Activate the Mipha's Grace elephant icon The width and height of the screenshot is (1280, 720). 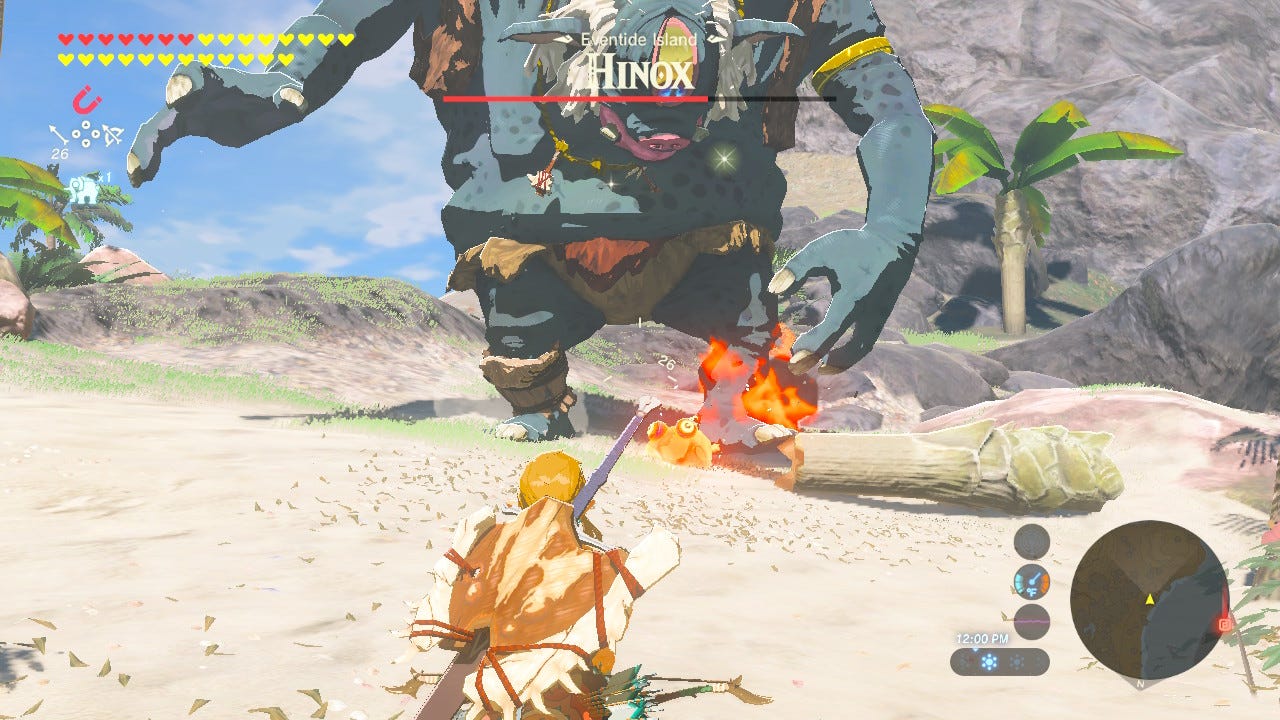coord(82,188)
